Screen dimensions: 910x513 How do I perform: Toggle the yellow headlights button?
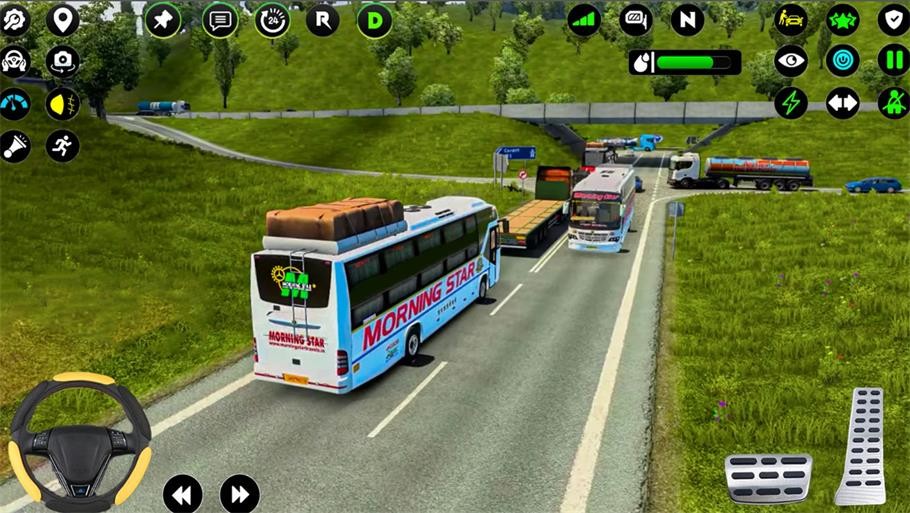click(x=63, y=104)
